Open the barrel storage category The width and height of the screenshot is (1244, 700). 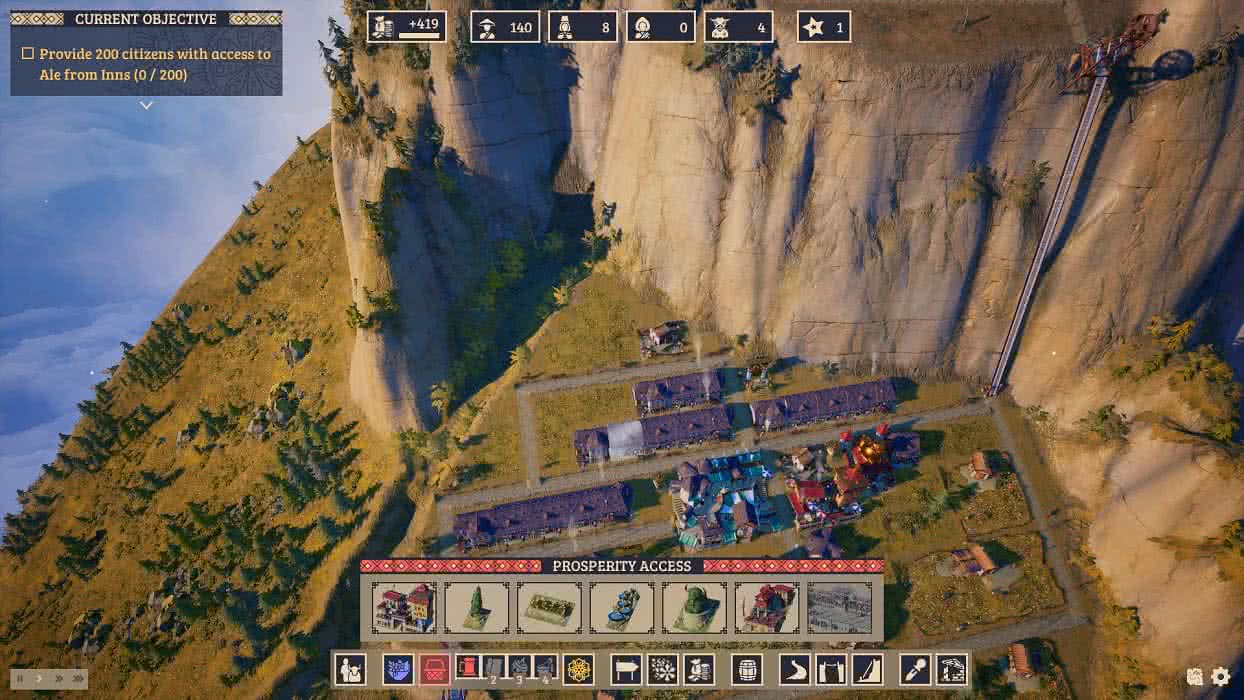pyautogui.click(x=747, y=669)
